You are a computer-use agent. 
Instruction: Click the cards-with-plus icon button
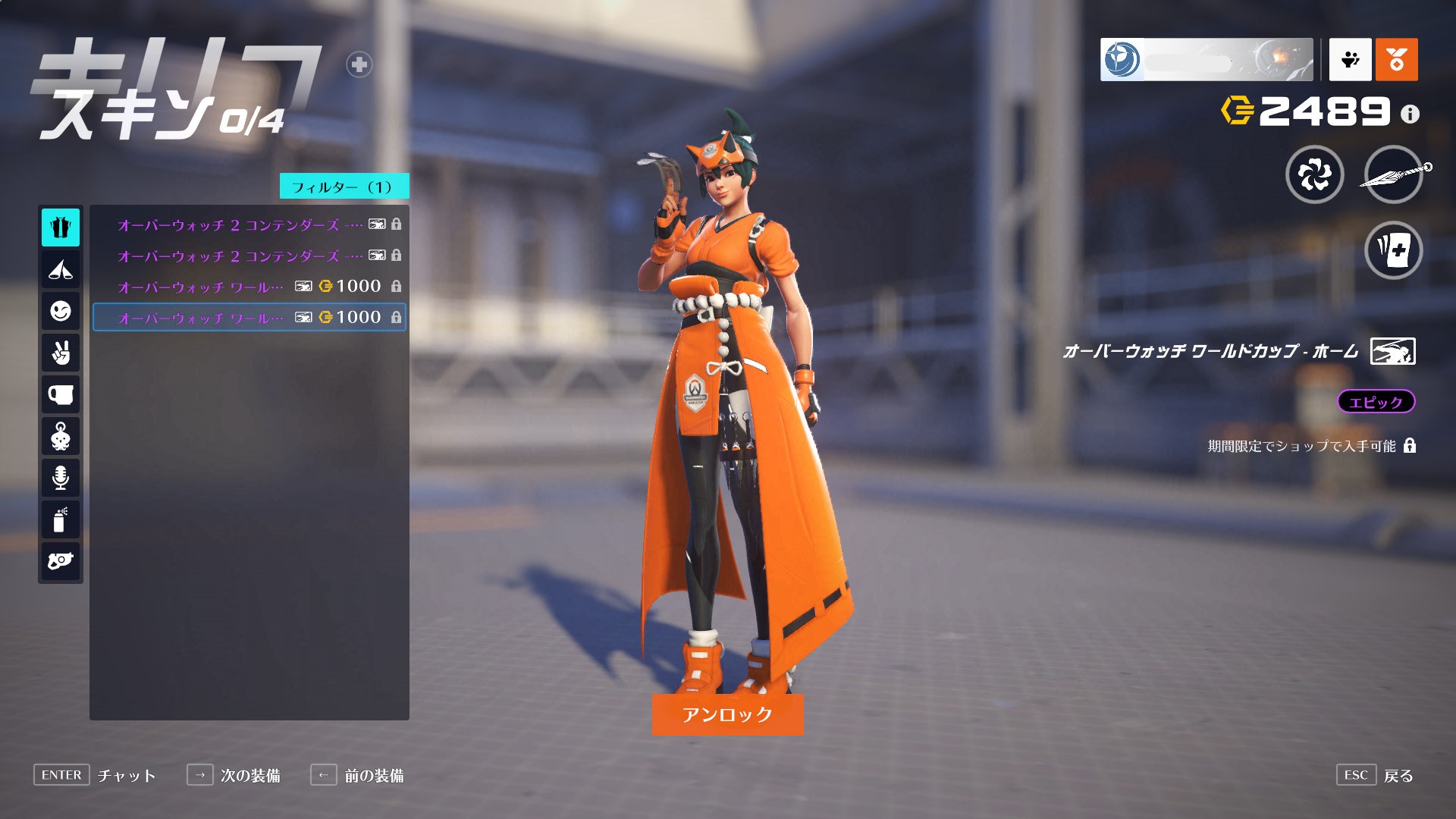pyautogui.click(x=1393, y=250)
